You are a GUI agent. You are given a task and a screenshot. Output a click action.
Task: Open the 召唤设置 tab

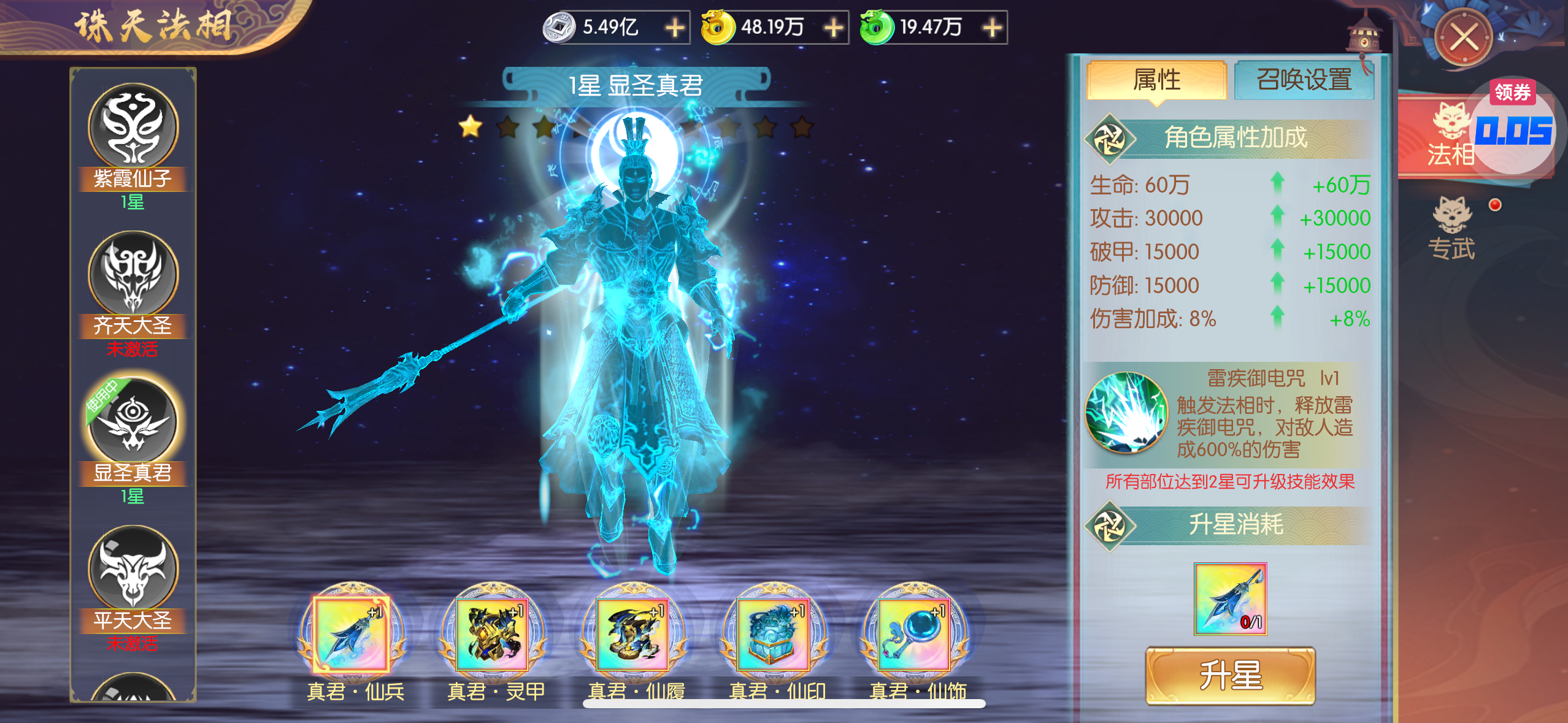(1304, 80)
